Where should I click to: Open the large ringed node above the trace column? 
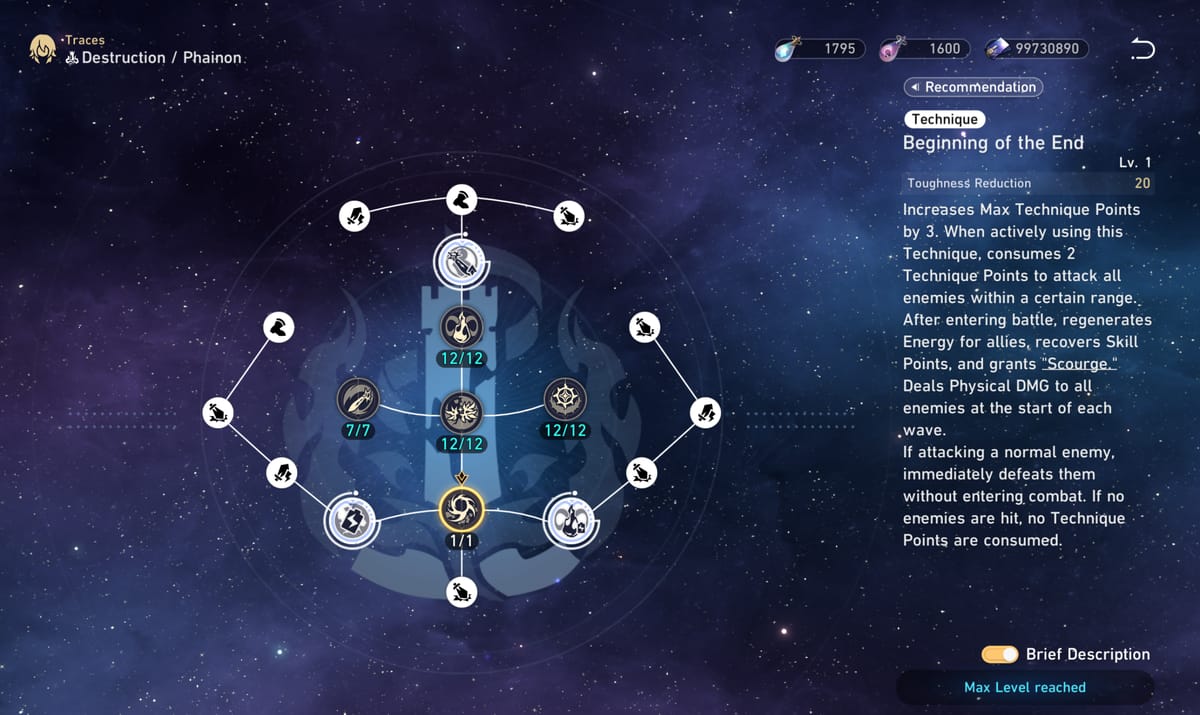point(461,262)
